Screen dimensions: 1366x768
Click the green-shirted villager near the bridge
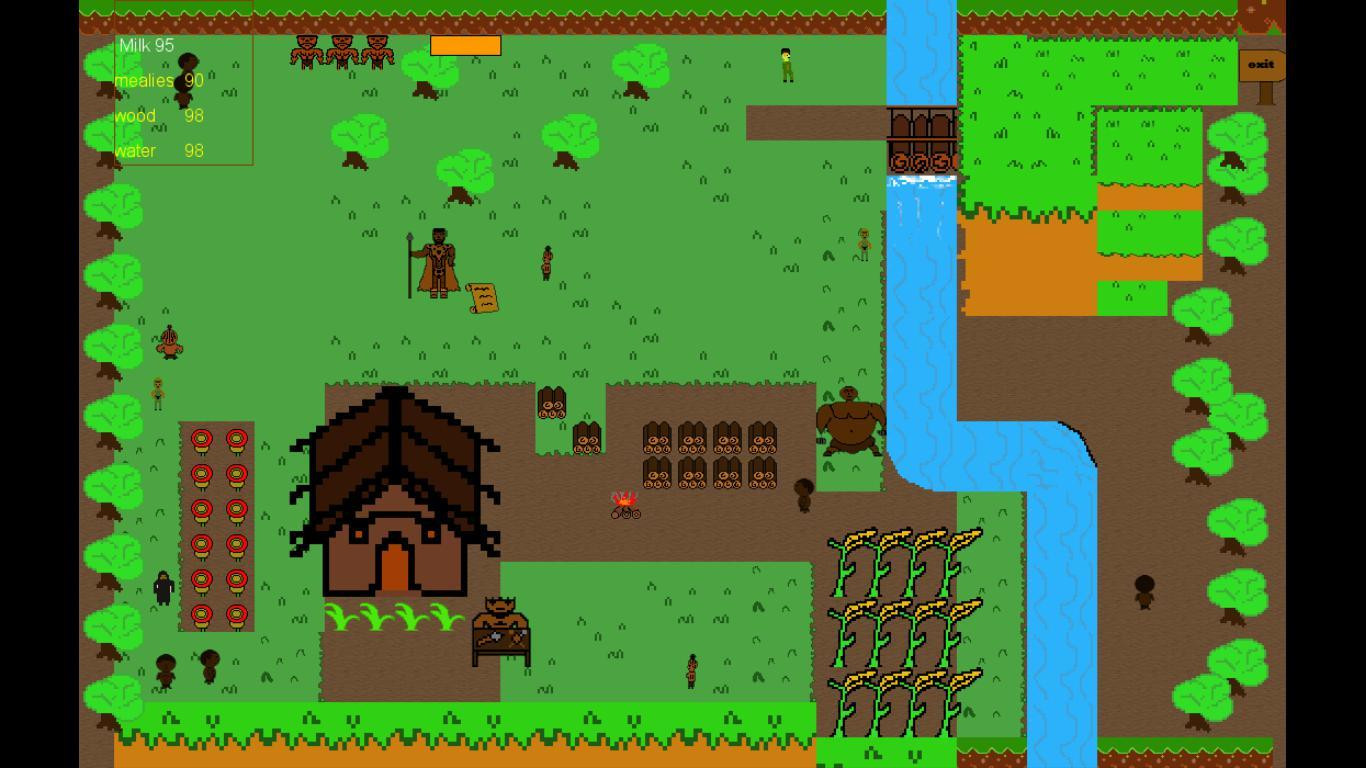coord(784,62)
